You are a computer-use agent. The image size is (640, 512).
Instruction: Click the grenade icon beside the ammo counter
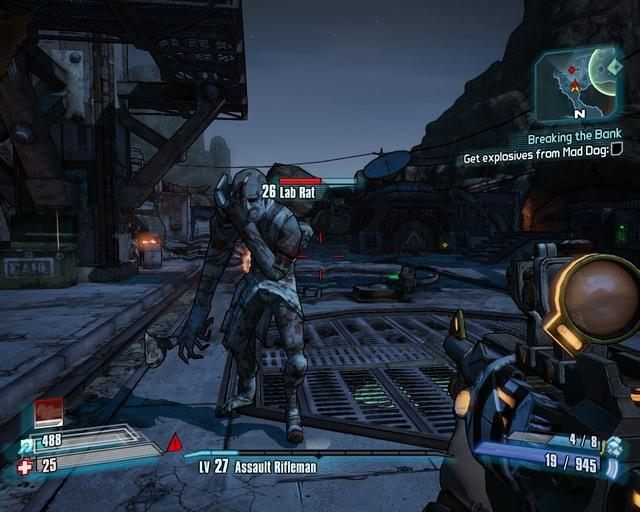point(615,445)
